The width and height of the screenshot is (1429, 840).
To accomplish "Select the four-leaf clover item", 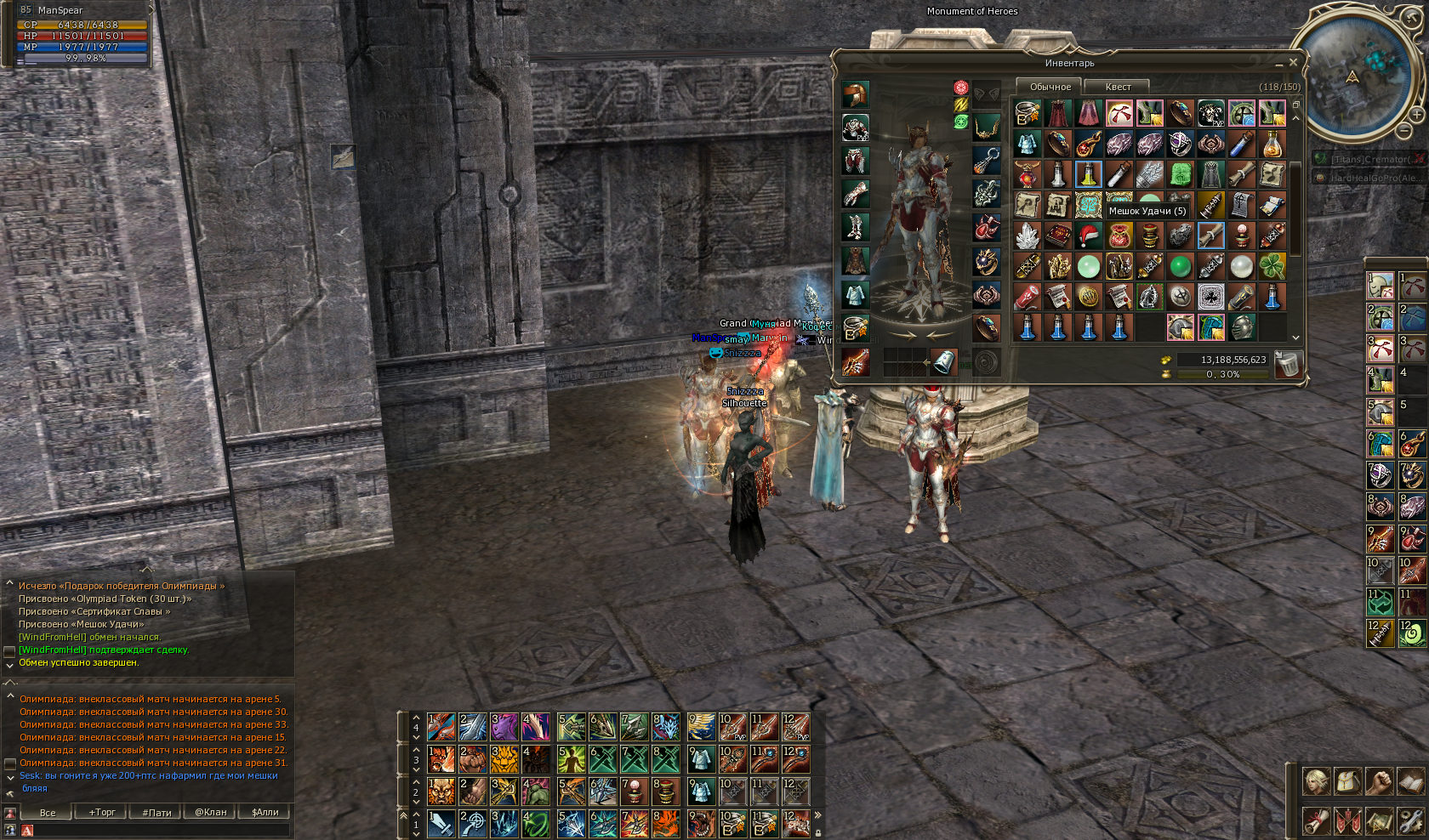I will (1272, 266).
